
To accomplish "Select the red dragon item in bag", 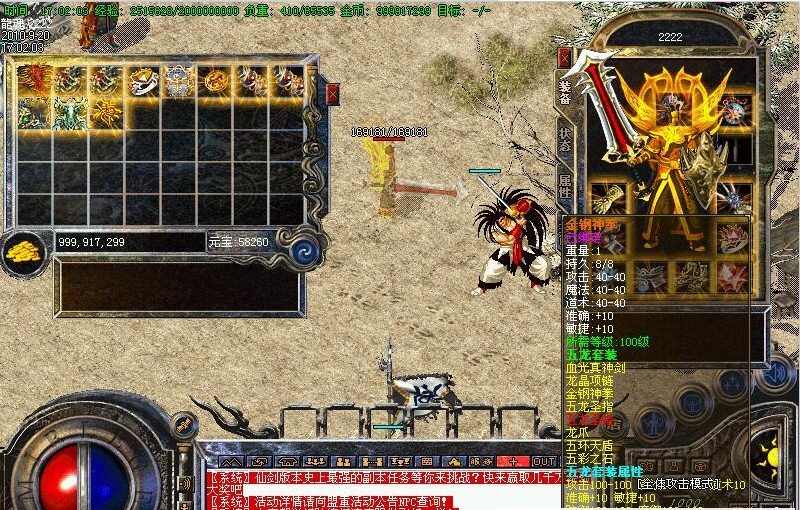I will coord(35,80).
